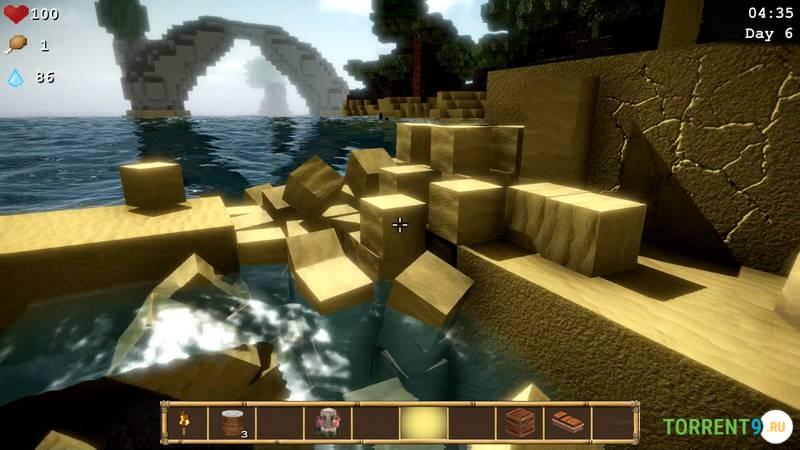Choose the wooden slab item slot
The height and width of the screenshot is (450, 800).
[567, 423]
